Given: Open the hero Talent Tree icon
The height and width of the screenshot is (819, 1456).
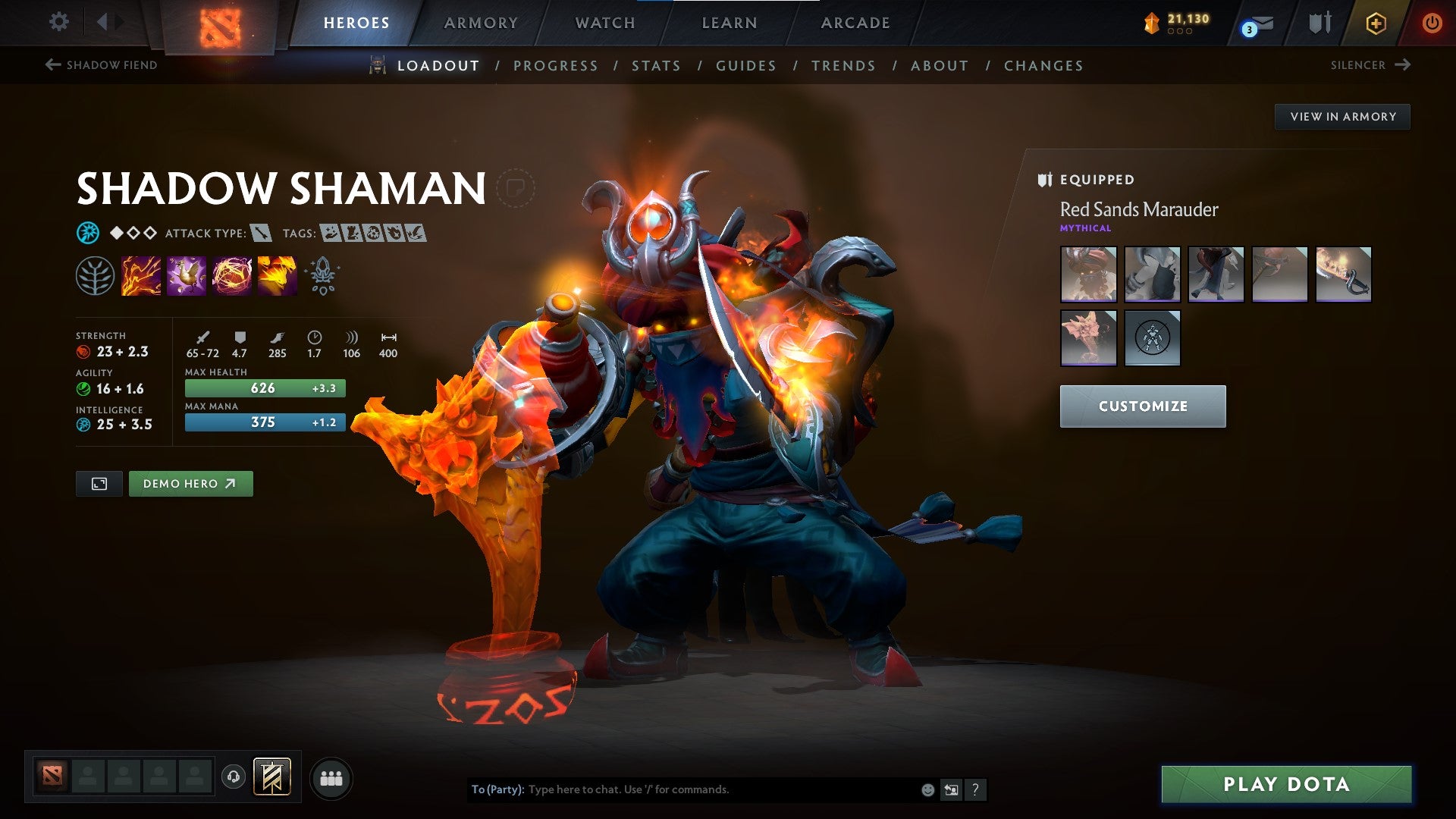Looking at the screenshot, I should click(95, 275).
